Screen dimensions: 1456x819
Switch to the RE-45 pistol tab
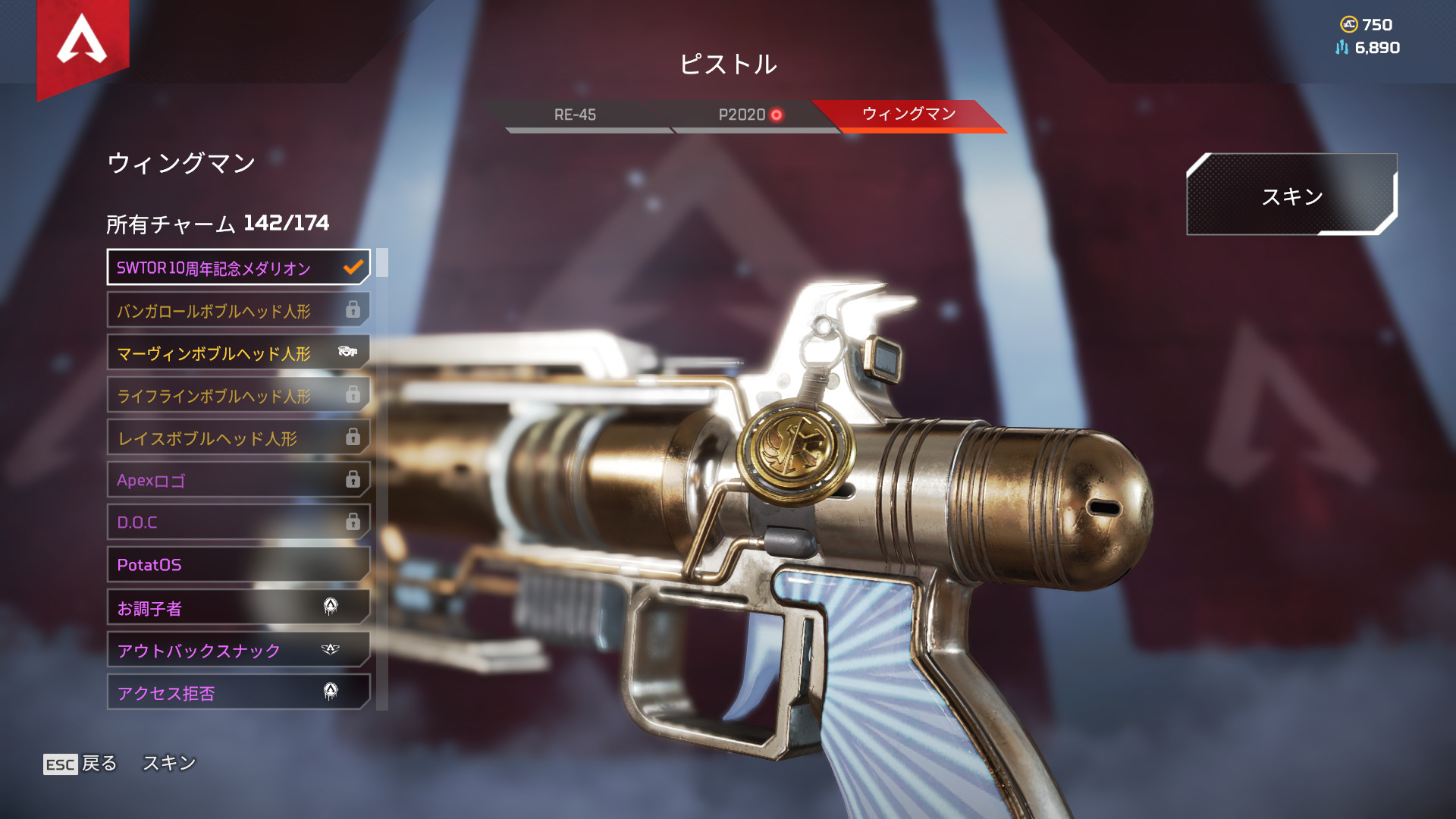pyautogui.click(x=575, y=115)
